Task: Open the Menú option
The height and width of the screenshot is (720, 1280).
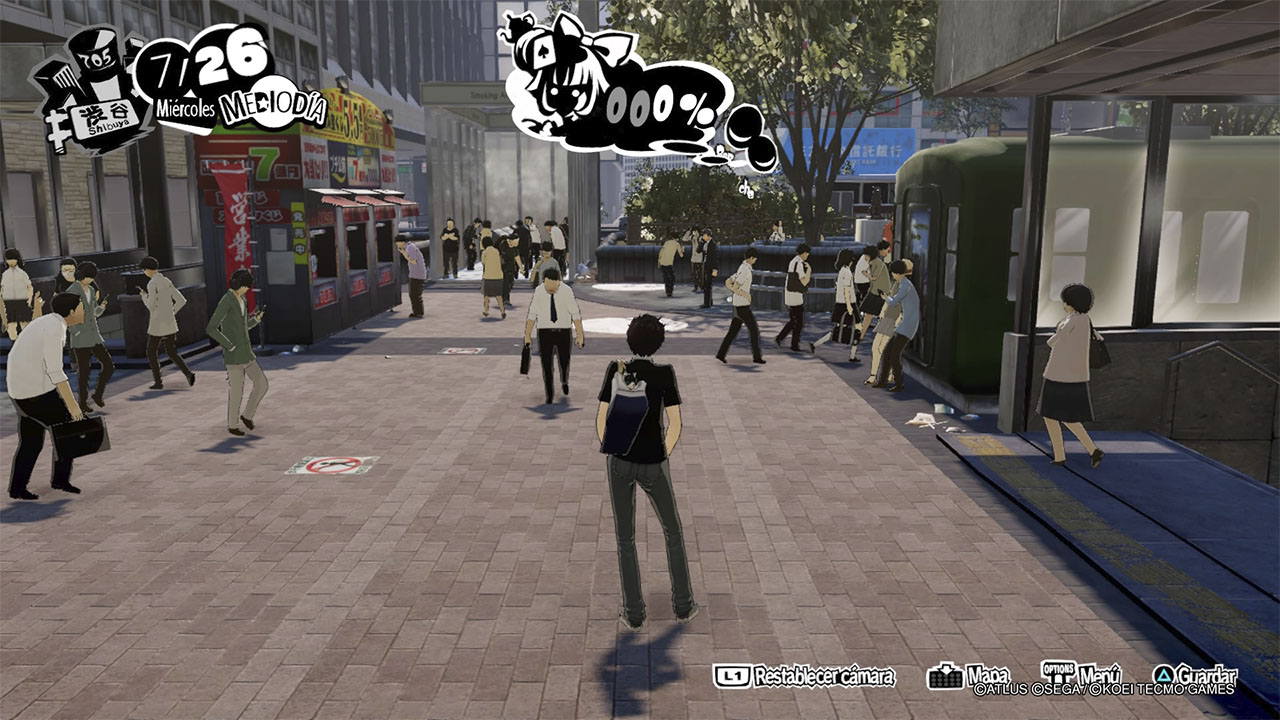Action: coord(1081,675)
